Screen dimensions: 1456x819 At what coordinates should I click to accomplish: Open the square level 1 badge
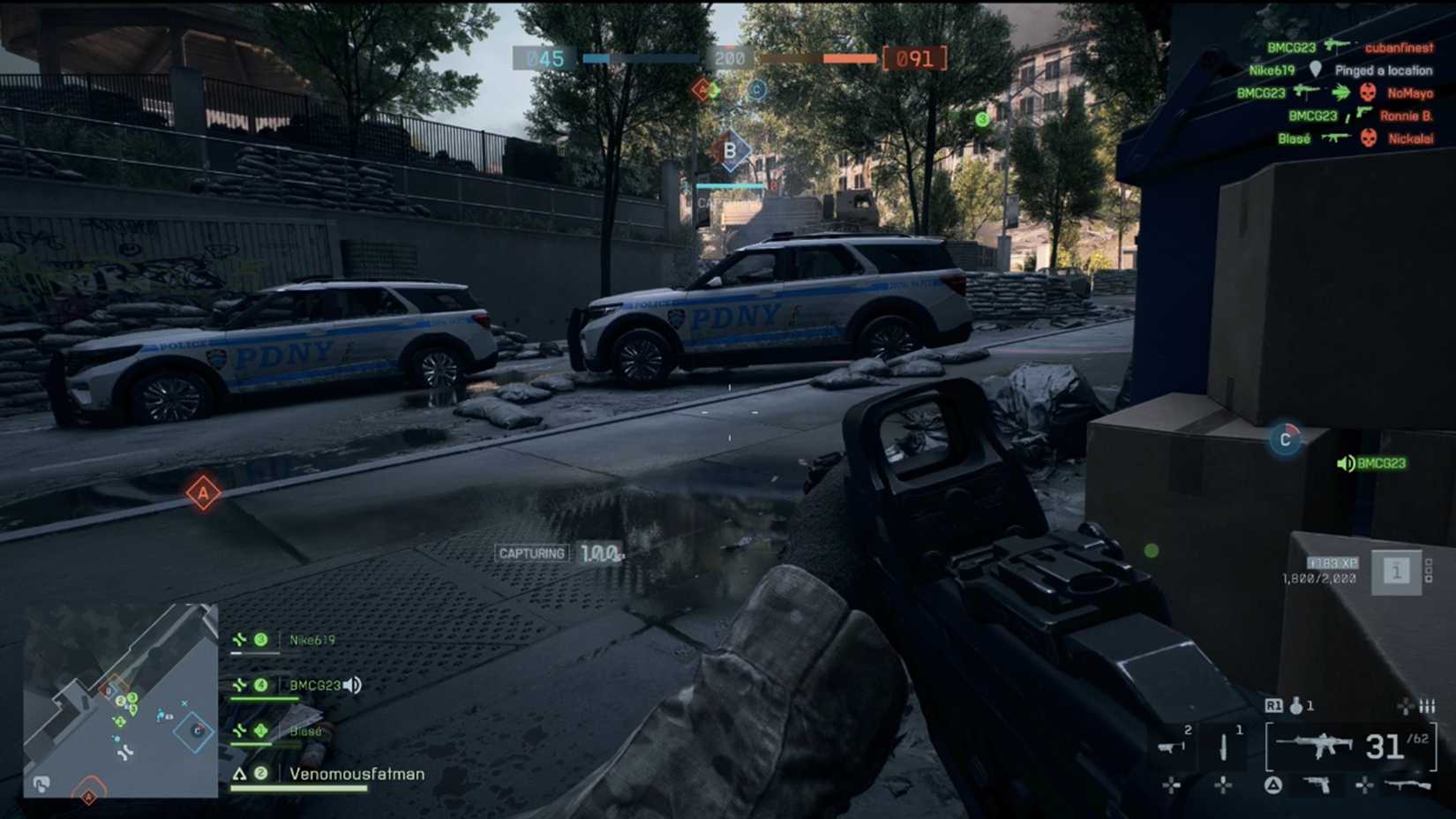click(1395, 571)
